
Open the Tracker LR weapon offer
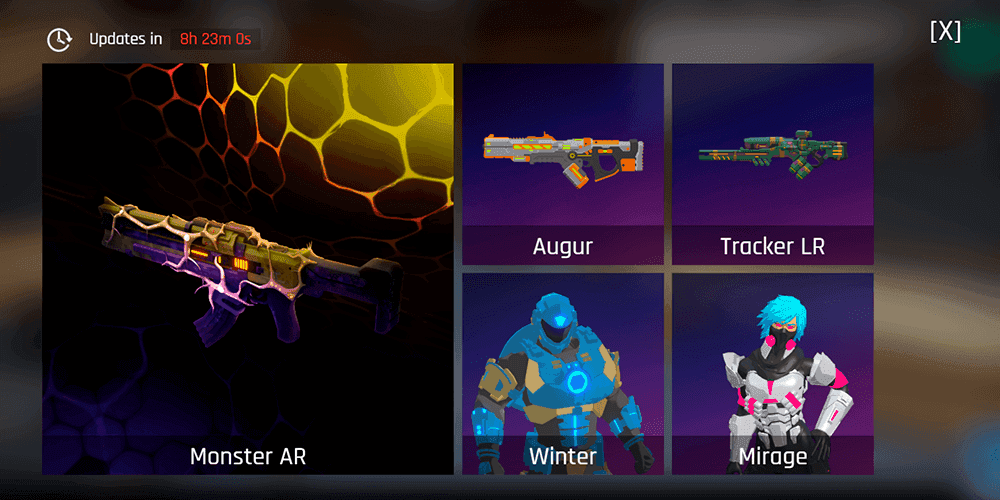772,164
